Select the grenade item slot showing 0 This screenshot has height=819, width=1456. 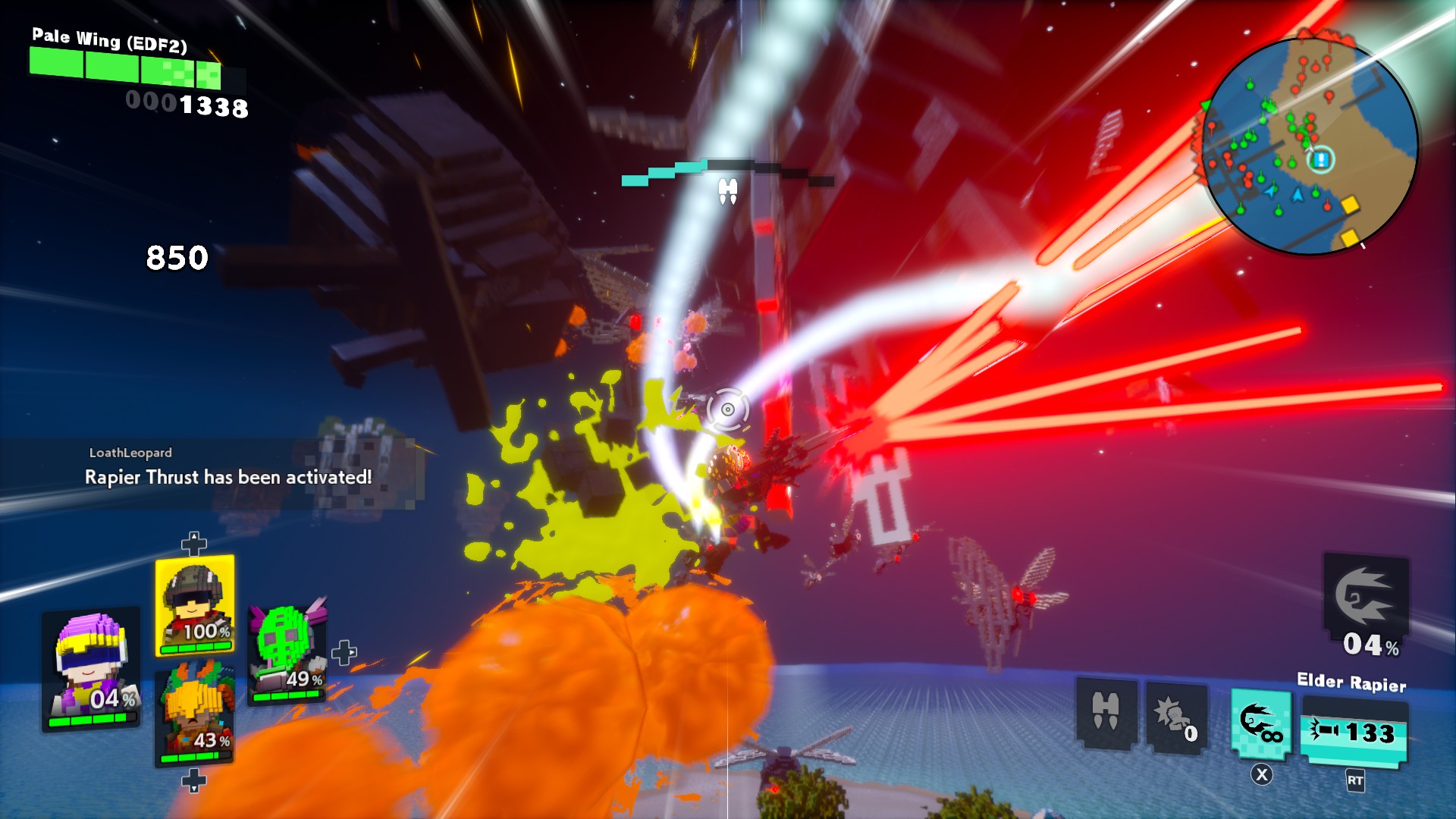click(x=1175, y=717)
